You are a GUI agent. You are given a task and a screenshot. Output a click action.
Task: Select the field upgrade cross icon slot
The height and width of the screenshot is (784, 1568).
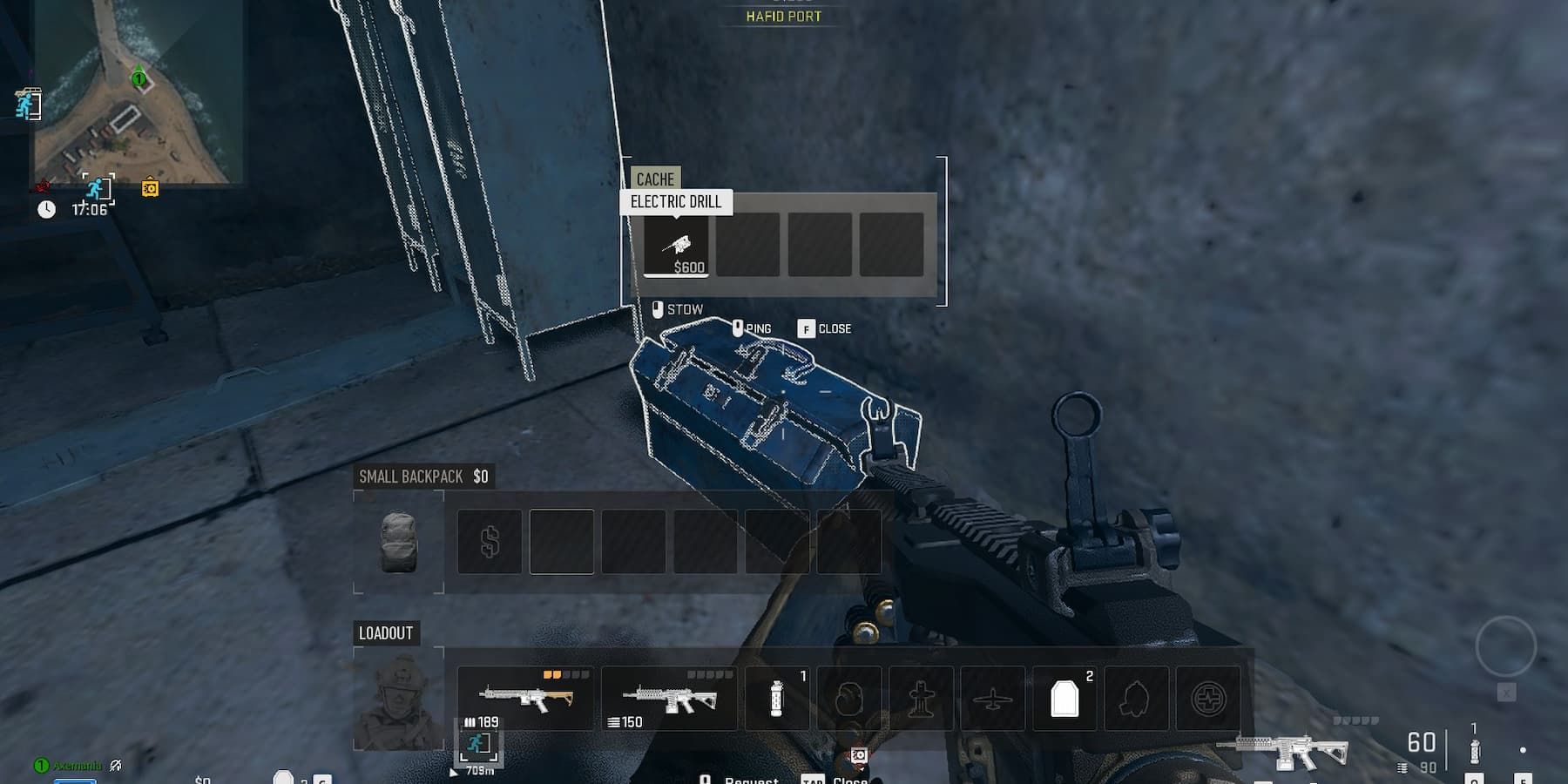(x=921, y=698)
